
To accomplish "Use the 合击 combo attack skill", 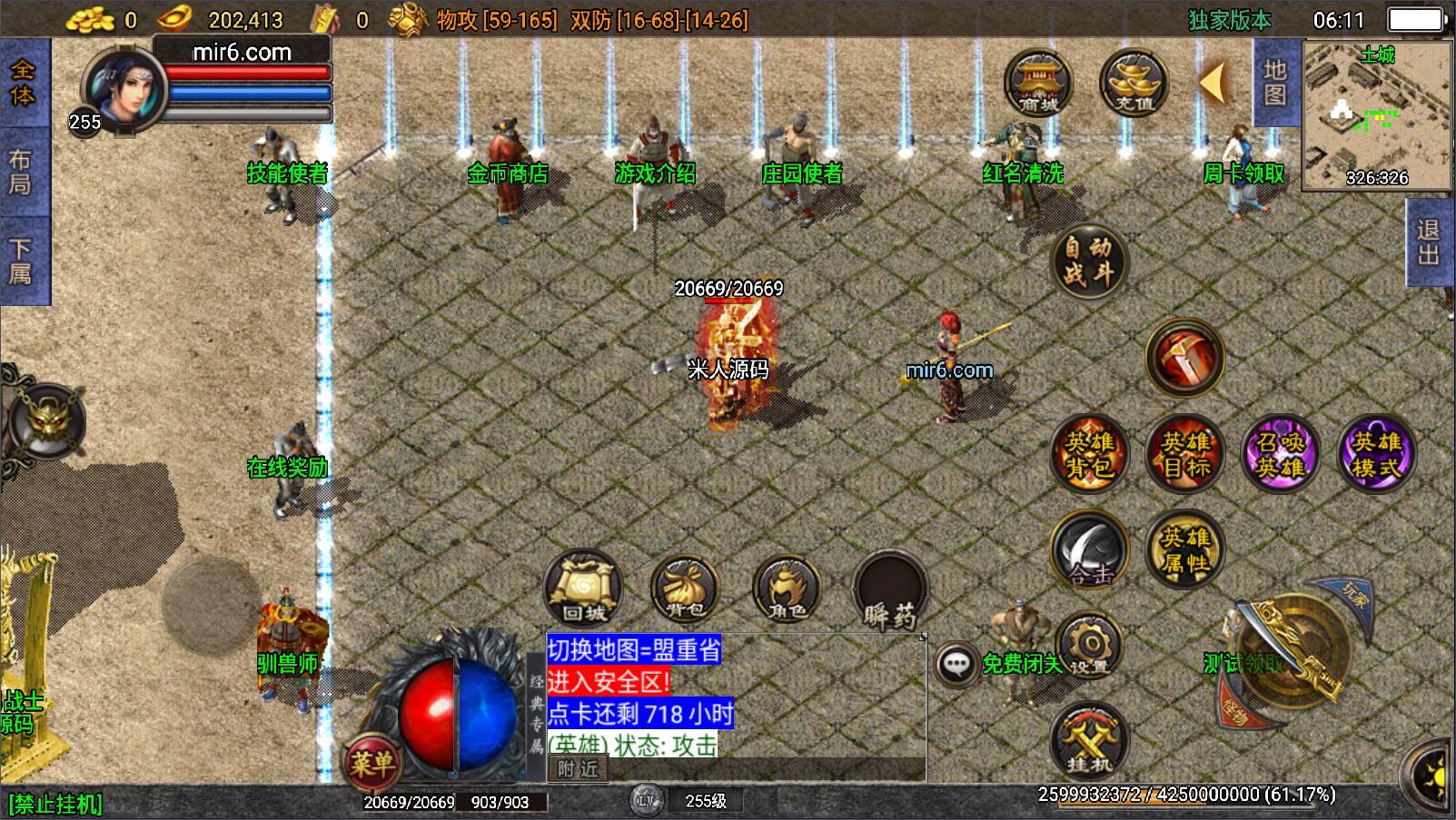I will [1089, 550].
